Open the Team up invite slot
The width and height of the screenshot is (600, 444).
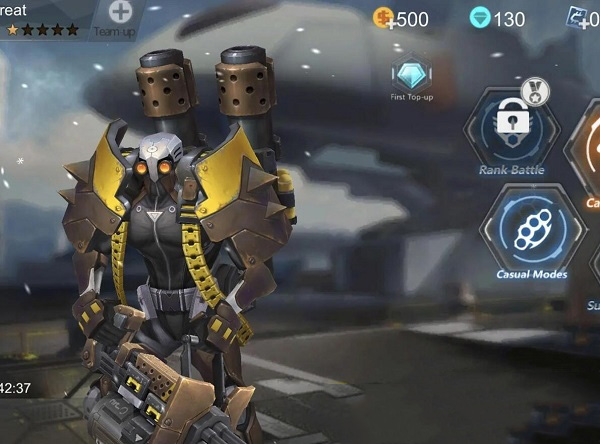(x=120, y=14)
